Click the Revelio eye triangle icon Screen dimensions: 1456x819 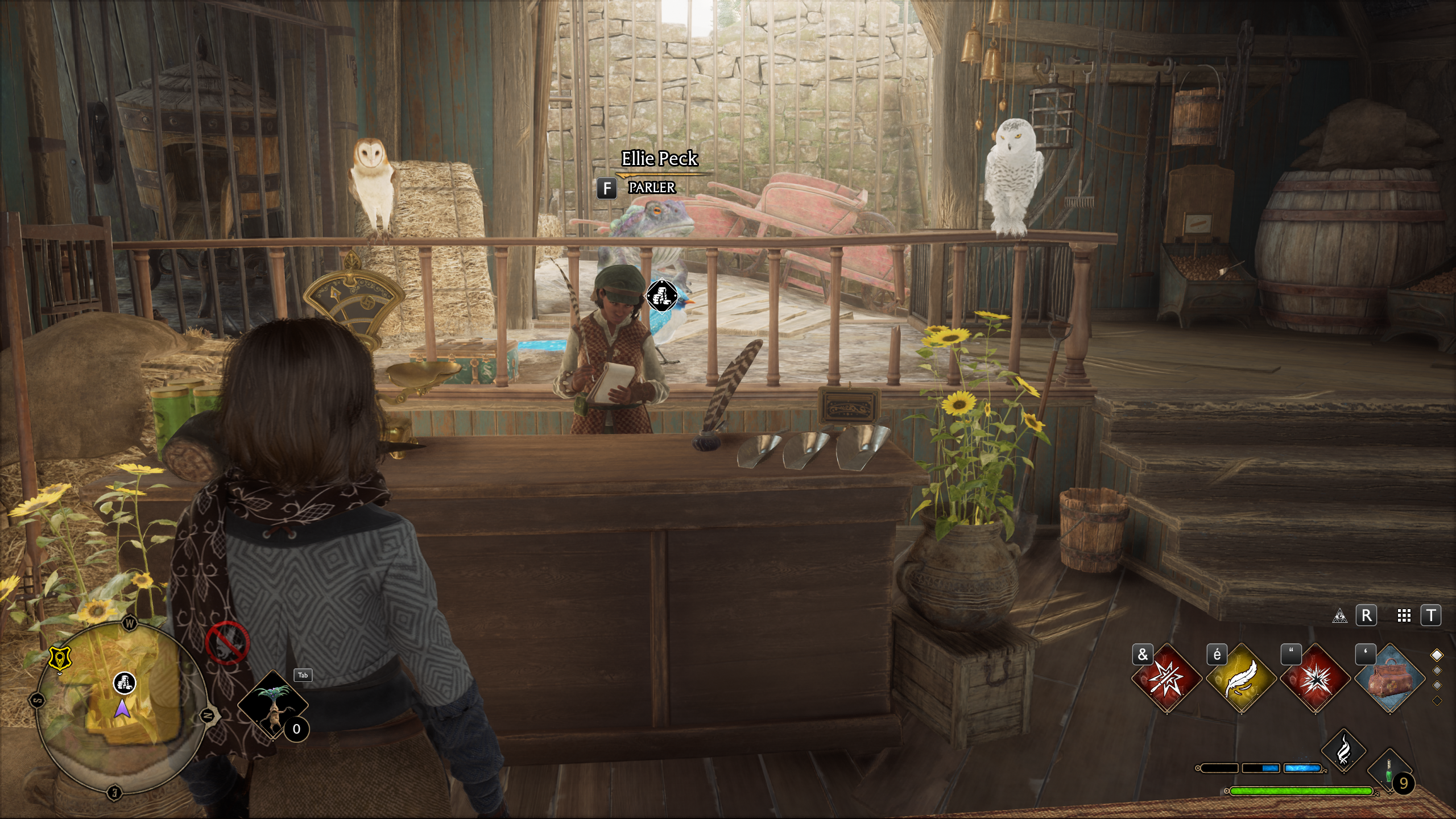[1339, 616]
